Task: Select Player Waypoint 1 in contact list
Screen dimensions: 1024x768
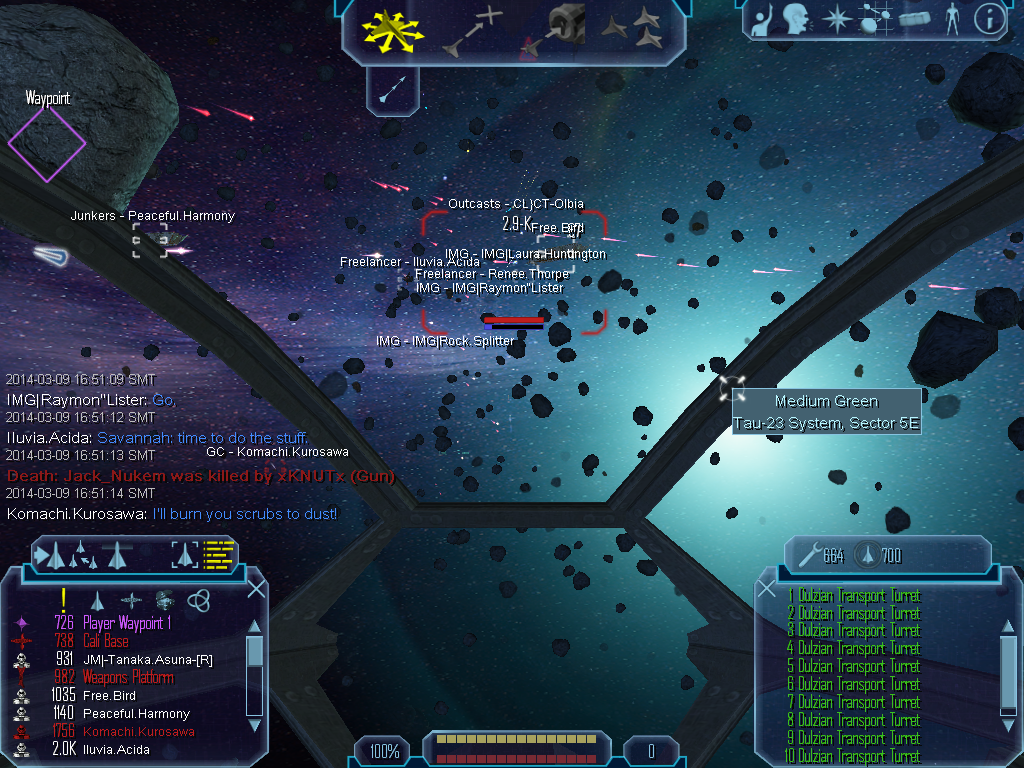Action: point(128,623)
